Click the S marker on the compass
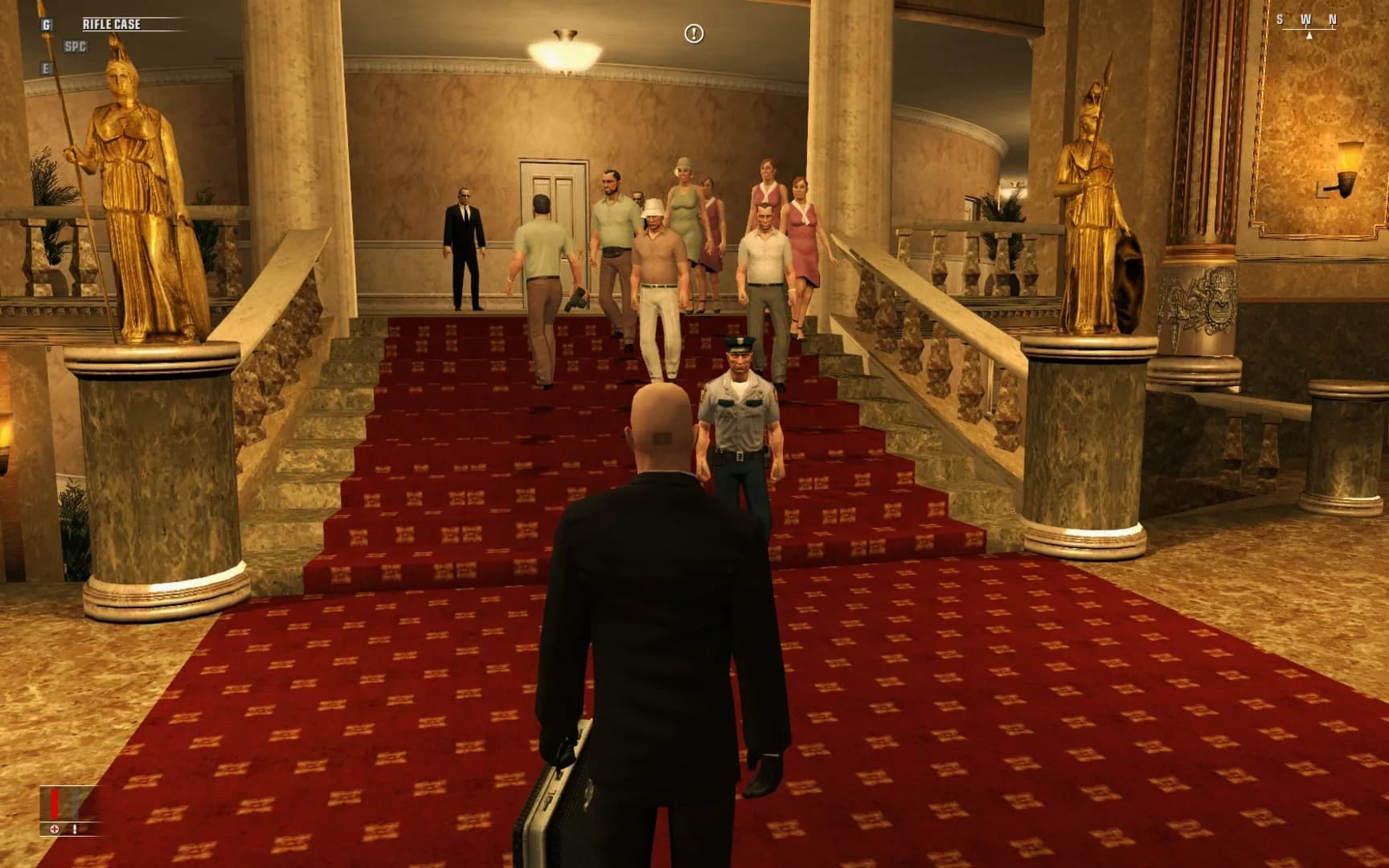This screenshot has width=1389, height=868. pyautogui.click(x=1280, y=18)
